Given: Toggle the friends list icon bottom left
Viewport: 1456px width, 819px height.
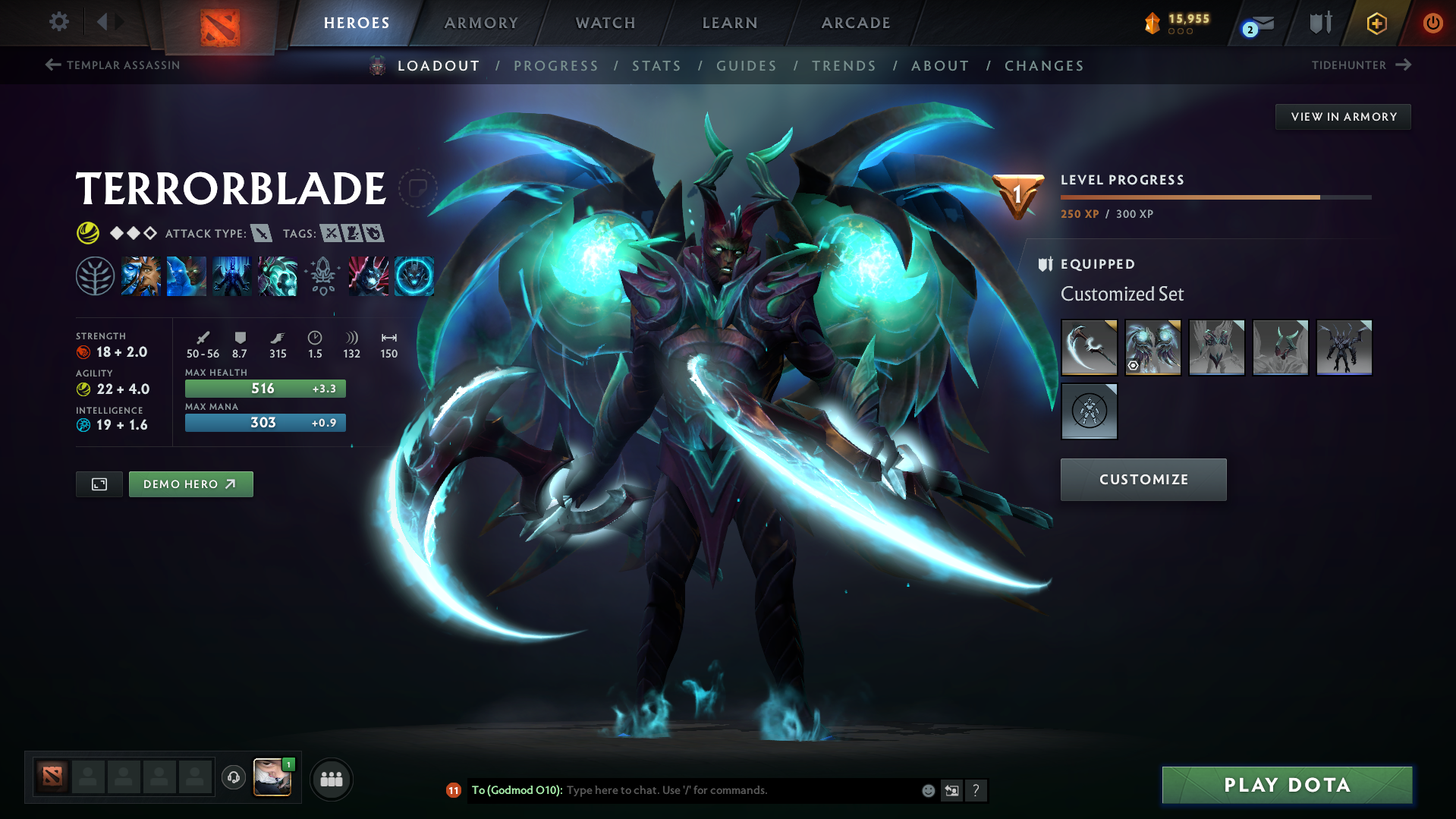Looking at the screenshot, I should point(331,779).
